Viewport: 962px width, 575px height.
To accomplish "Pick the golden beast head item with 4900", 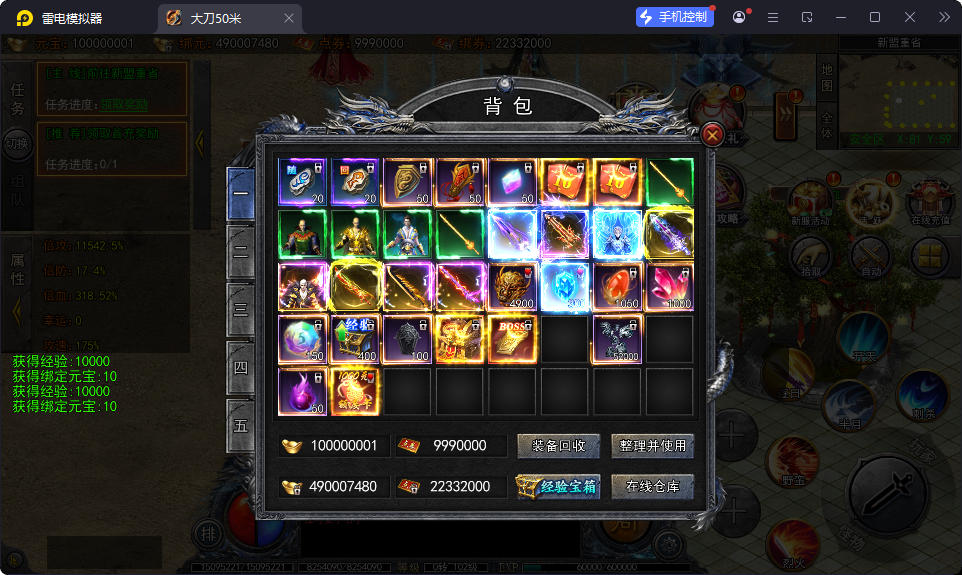I will 513,287.
